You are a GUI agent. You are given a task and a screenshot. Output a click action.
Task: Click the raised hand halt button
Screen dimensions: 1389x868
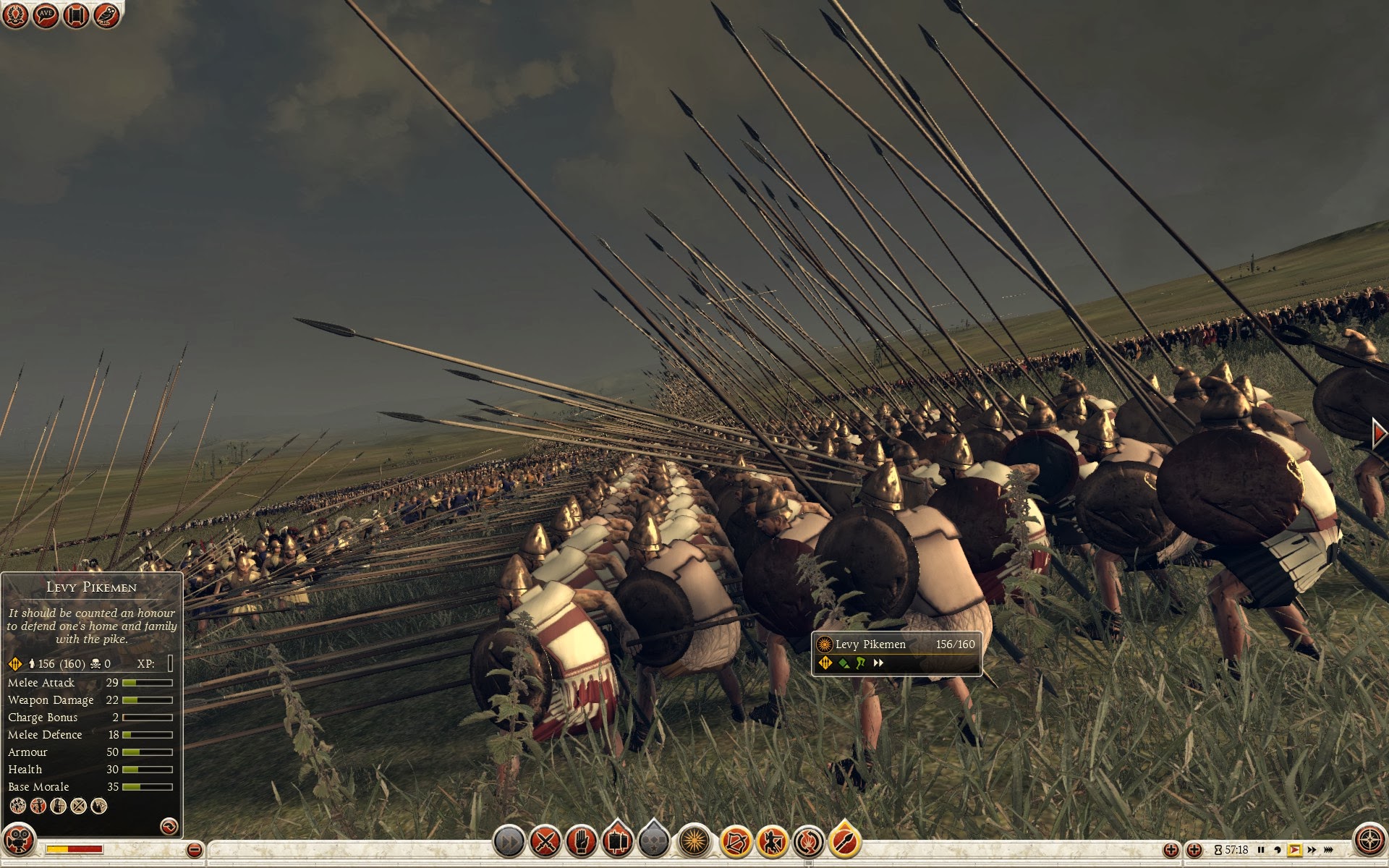coord(581,842)
